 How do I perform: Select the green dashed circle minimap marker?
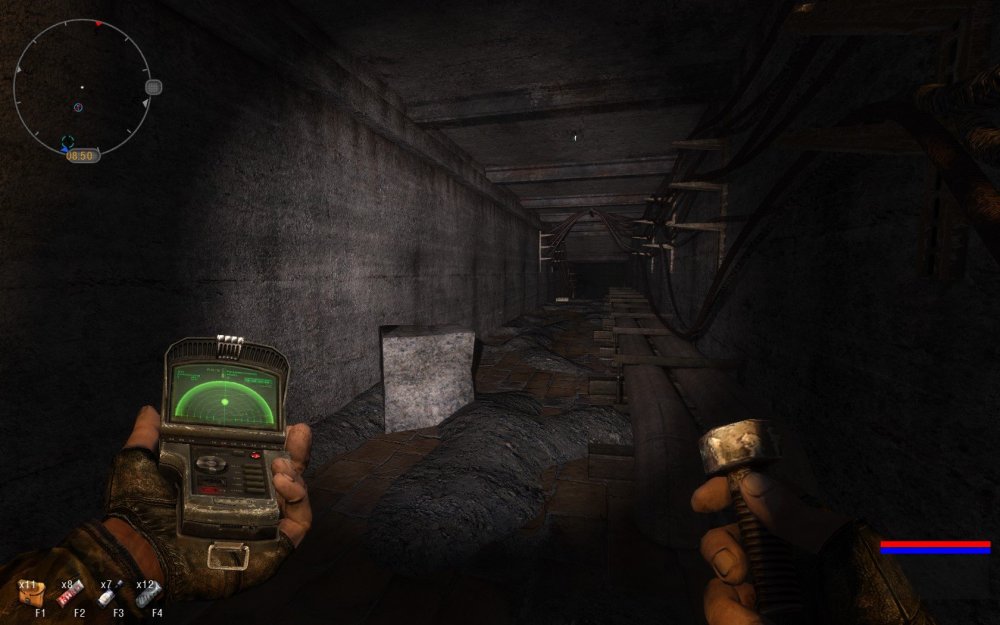tap(67, 142)
